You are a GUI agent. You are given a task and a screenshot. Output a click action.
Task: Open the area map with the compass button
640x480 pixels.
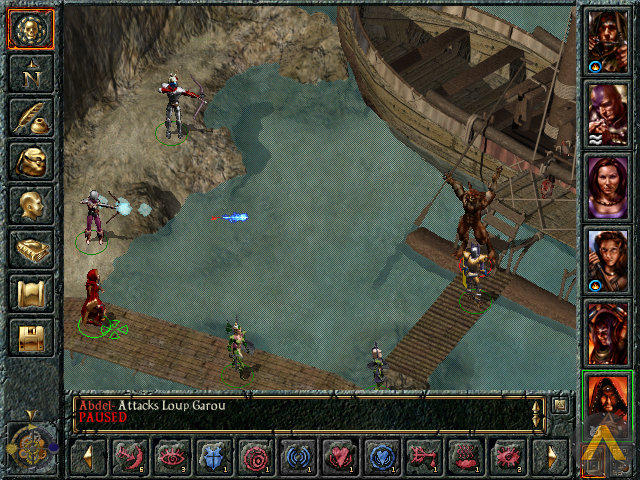click(x=31, y=71)
